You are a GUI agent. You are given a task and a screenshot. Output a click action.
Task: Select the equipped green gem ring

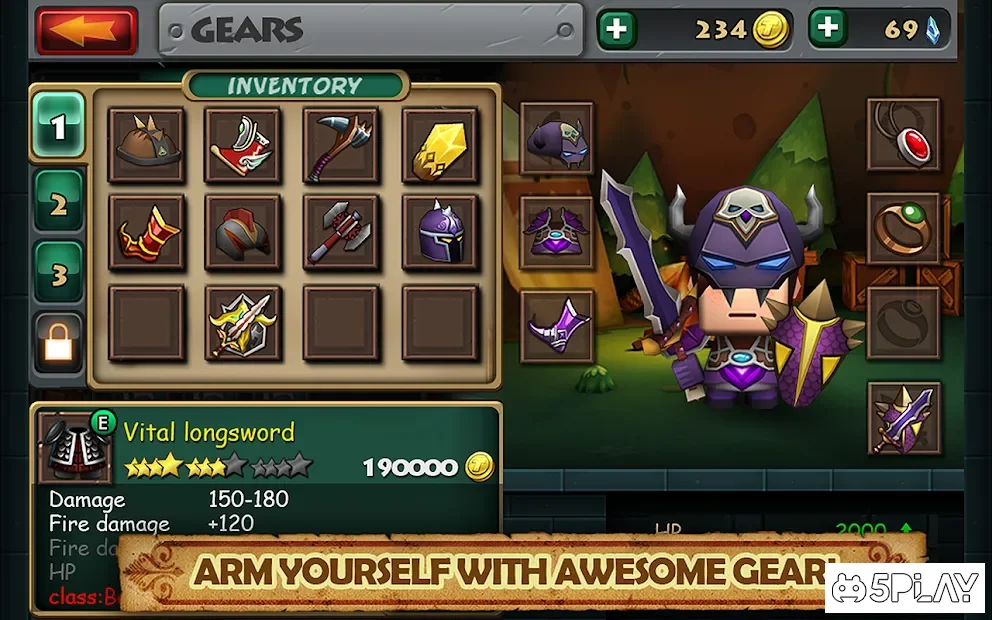[903, 229]
